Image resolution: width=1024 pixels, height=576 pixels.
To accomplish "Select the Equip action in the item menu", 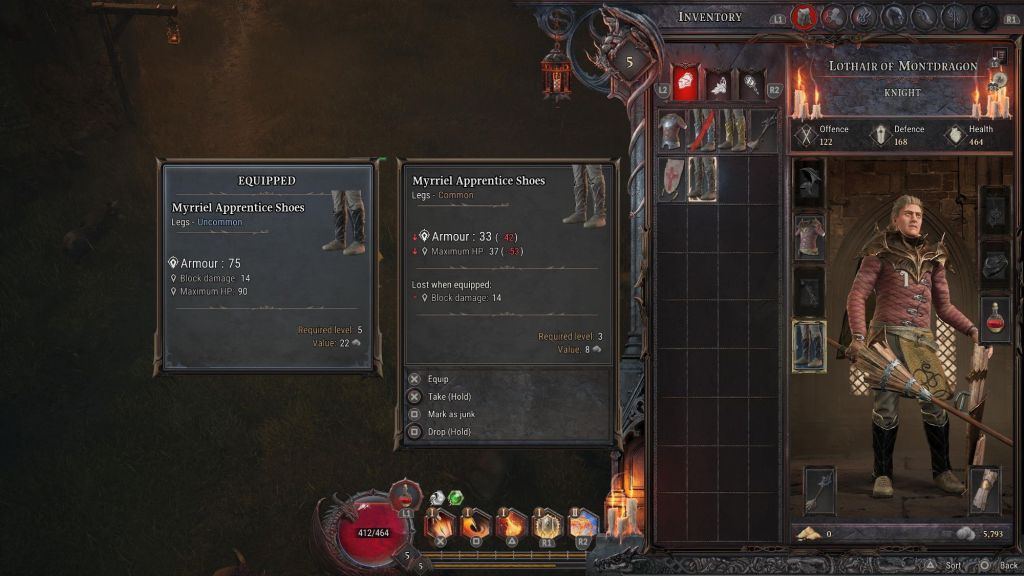I will (x=437, y=379).
